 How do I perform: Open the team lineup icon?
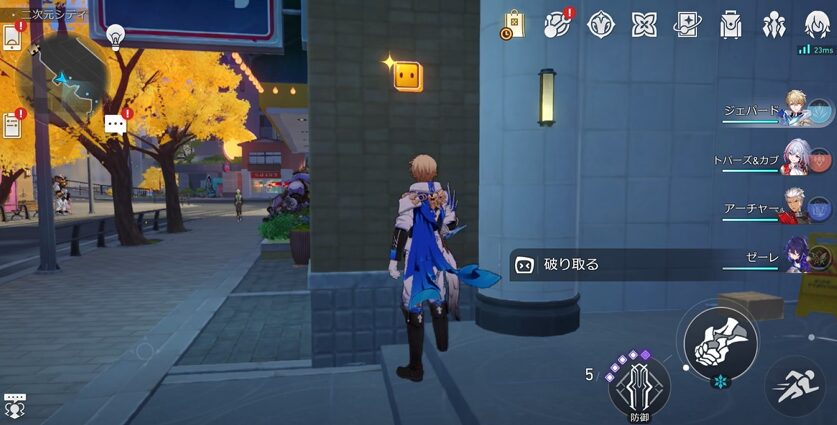click(774, 24)
